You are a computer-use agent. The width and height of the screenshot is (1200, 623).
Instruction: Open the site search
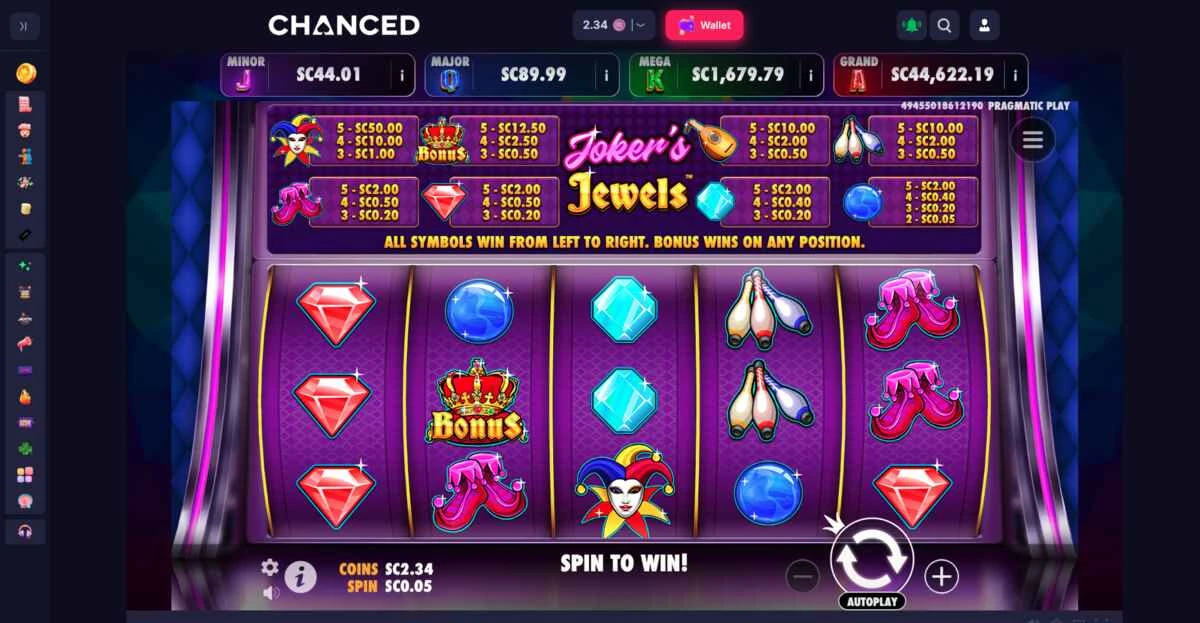pos(944,26)
